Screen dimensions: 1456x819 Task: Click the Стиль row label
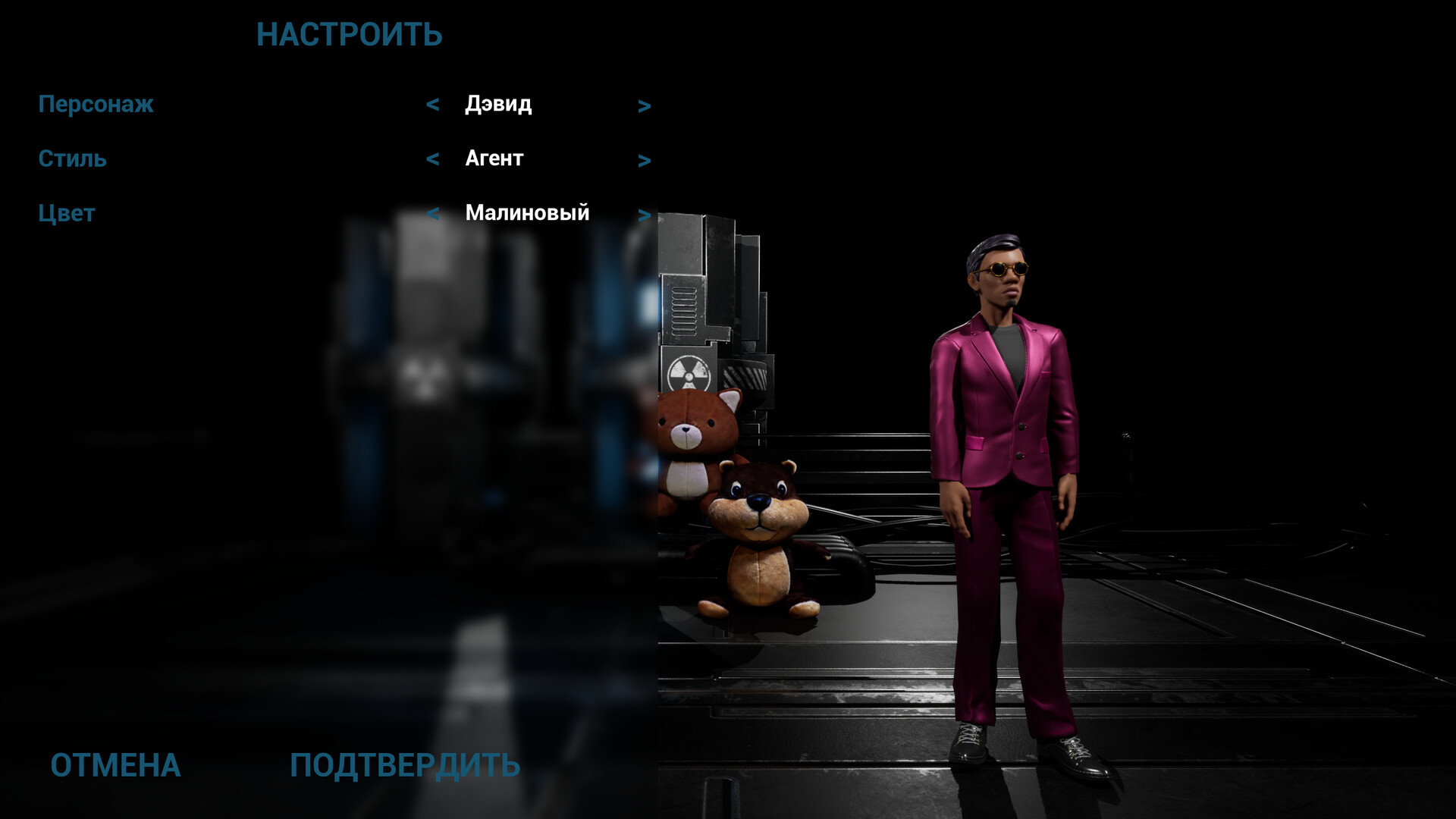click(73, 158)
